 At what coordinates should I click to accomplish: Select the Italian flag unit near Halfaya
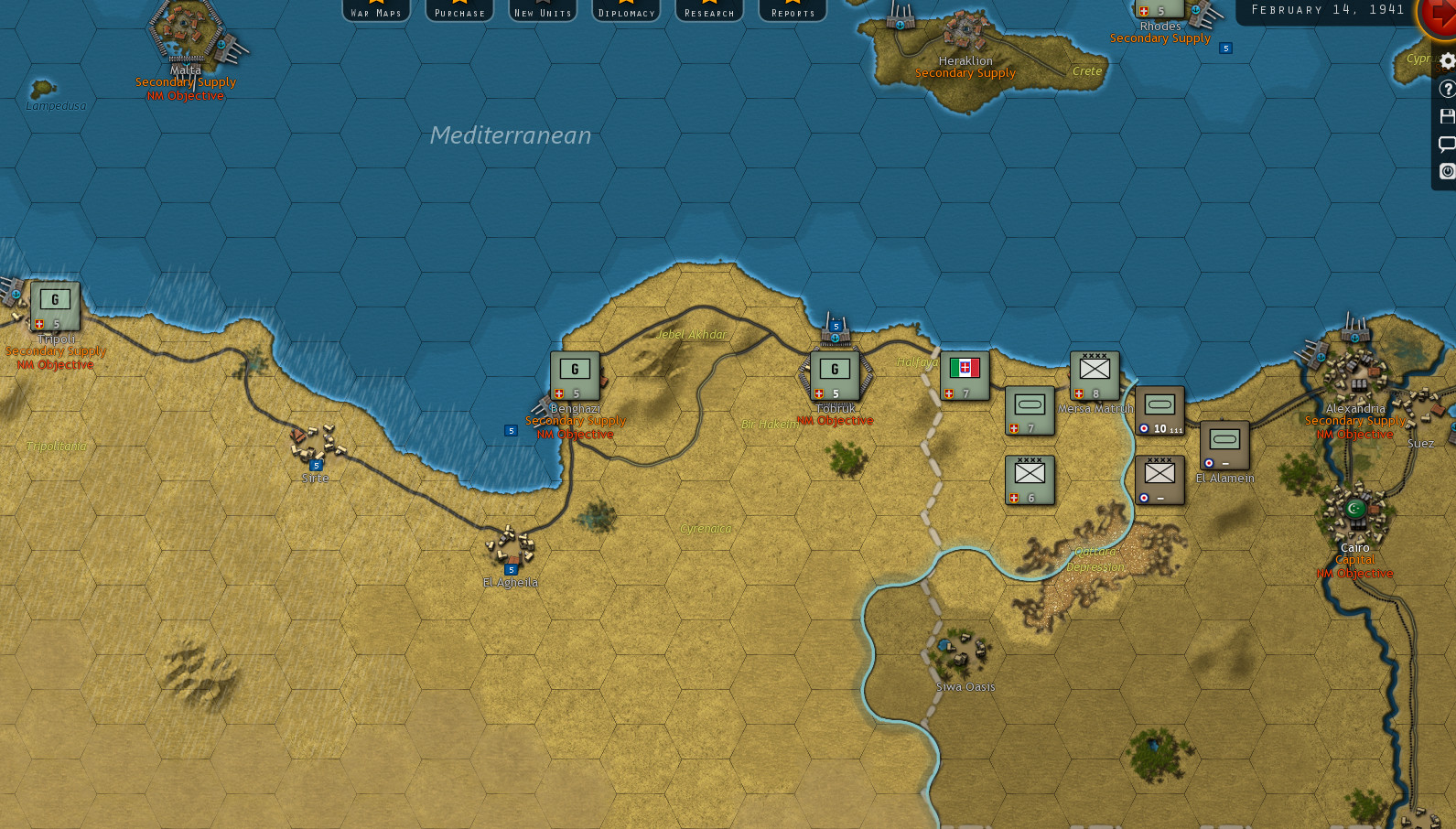click(964, 373)
